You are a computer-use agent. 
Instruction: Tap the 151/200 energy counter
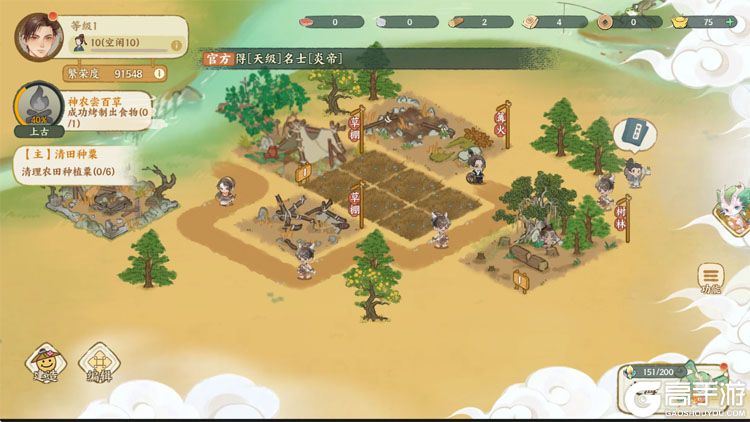tap(657, 373)
